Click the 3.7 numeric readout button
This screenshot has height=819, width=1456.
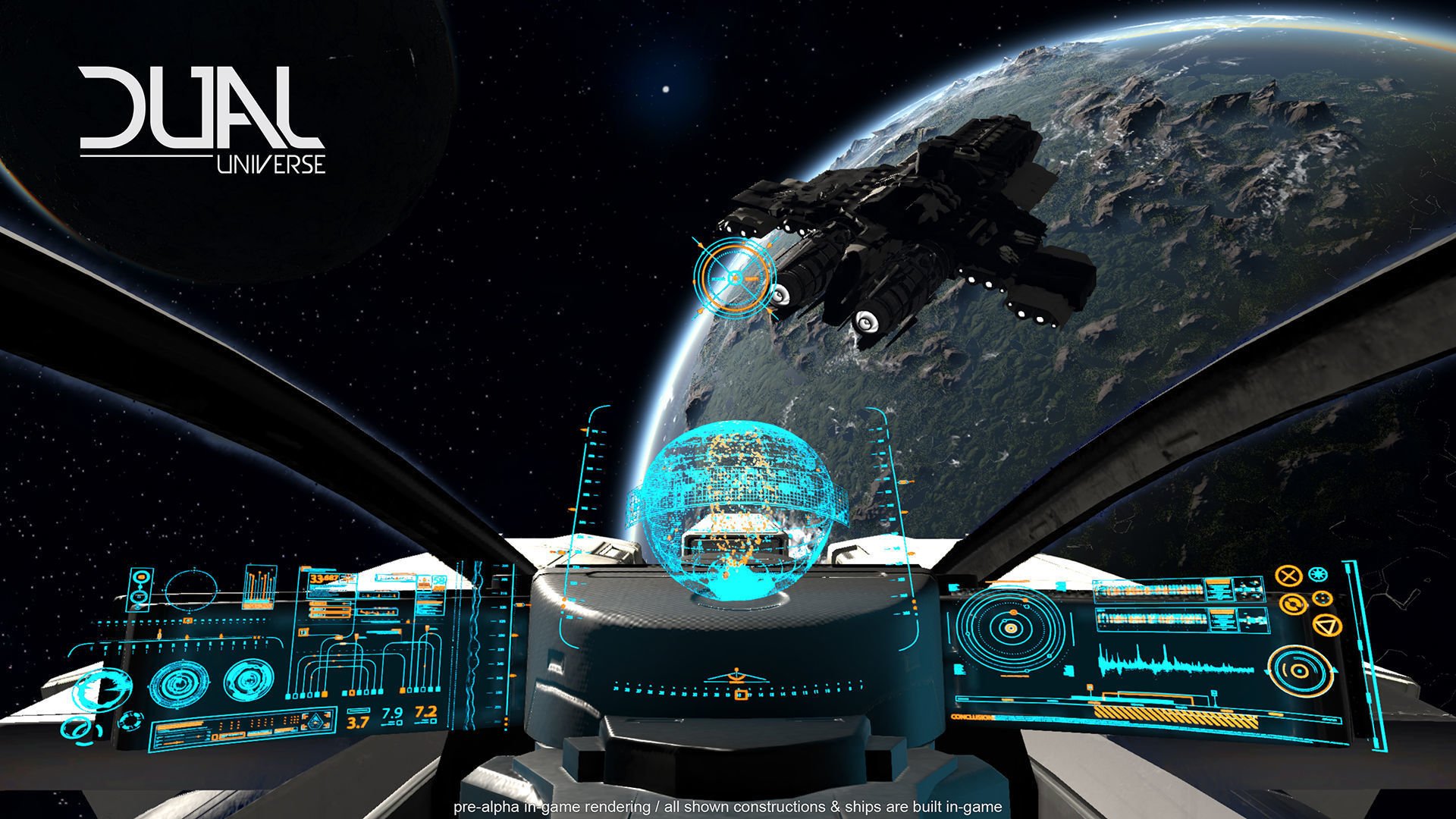click(356, 722)
